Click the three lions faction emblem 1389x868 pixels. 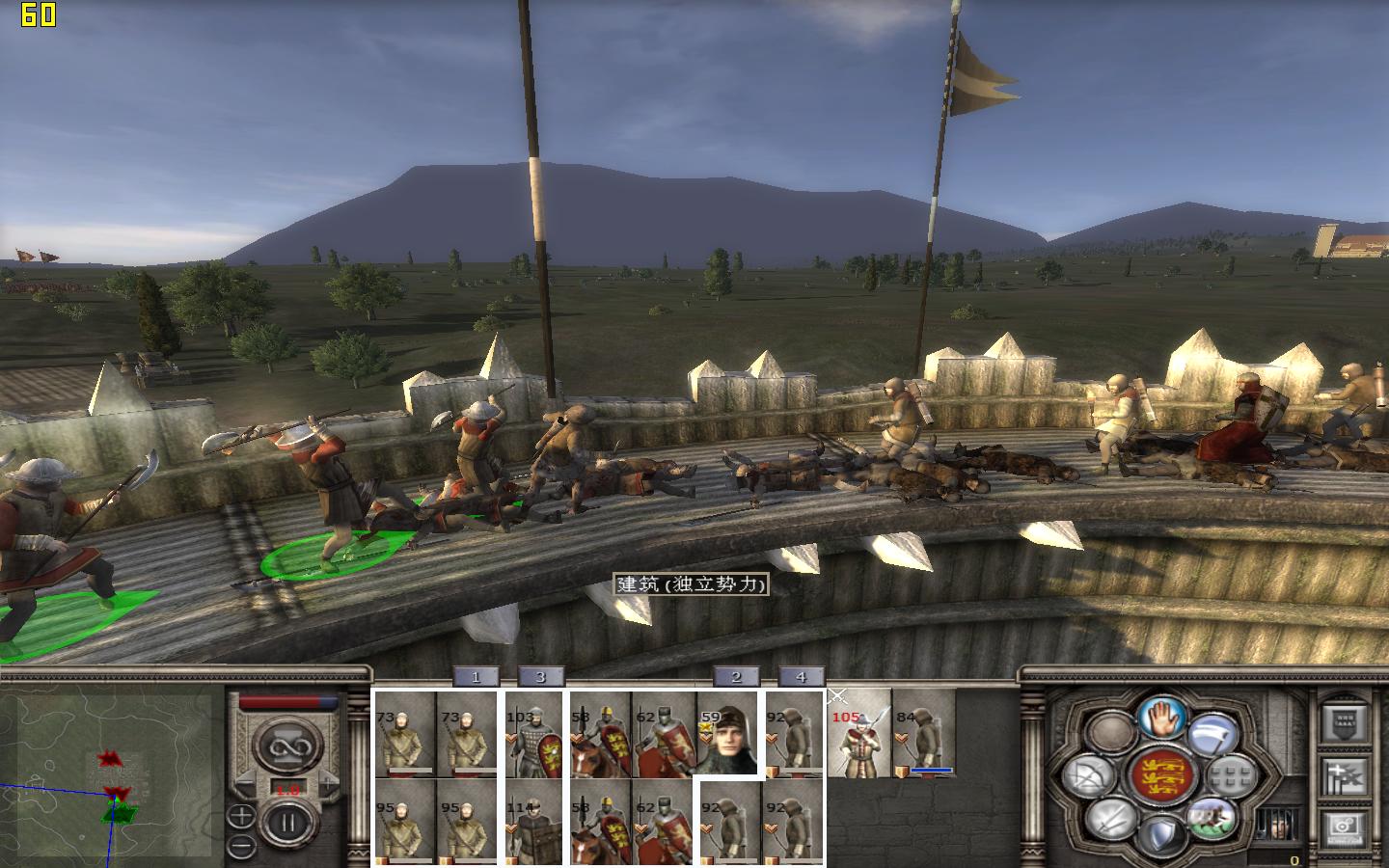tap(1161, 775)
